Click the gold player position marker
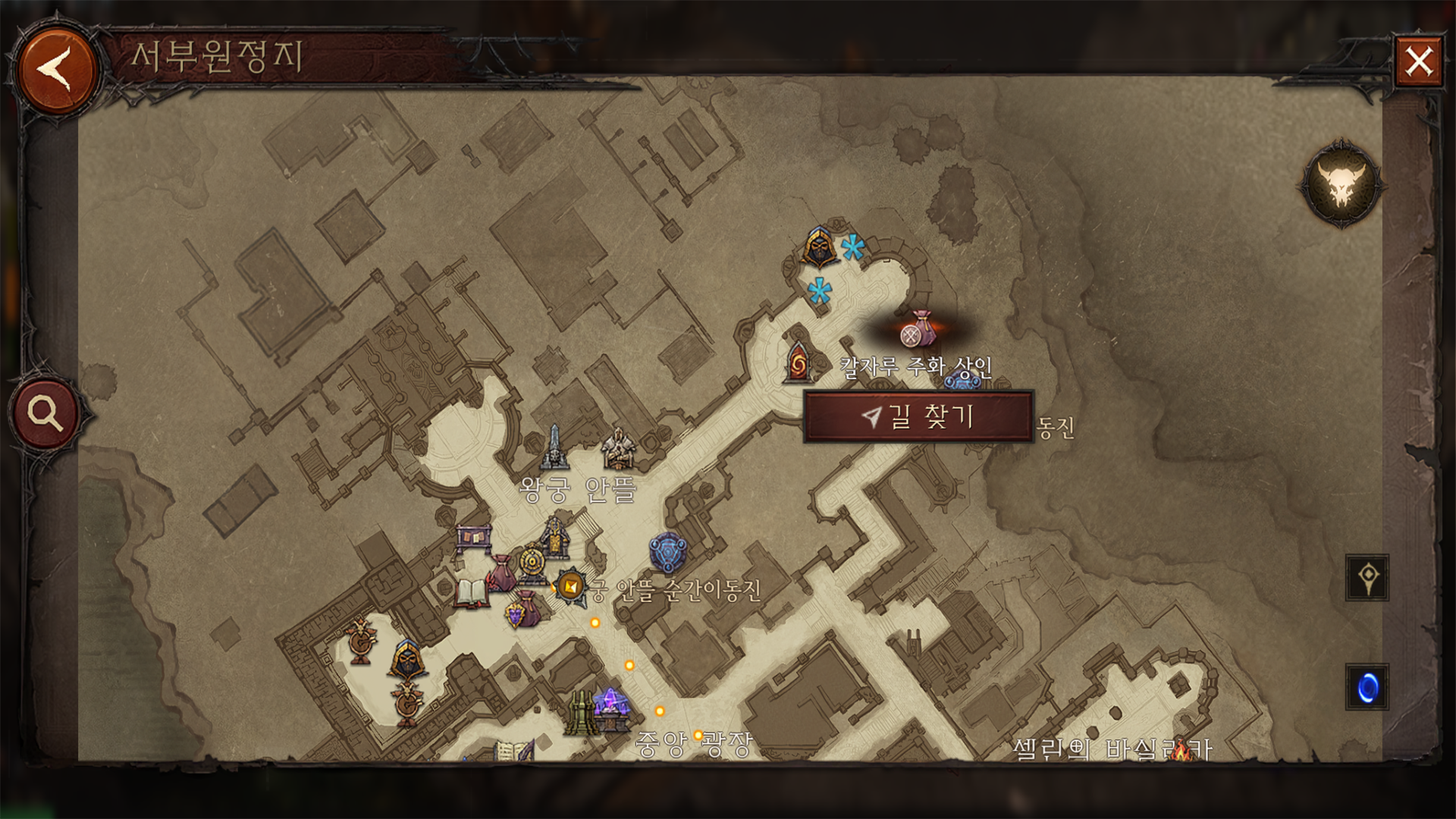 click(570, 586)
